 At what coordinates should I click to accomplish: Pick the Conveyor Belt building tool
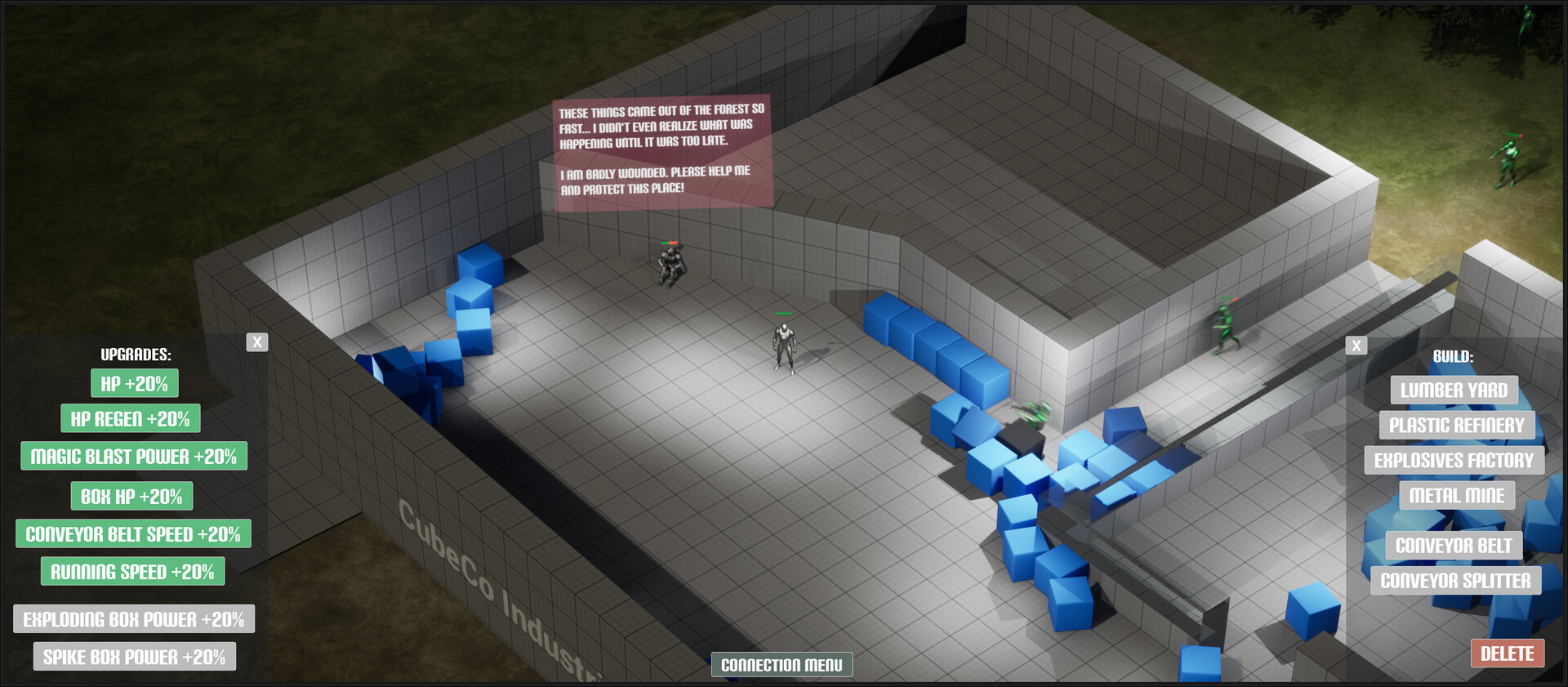pos(1454,545)
